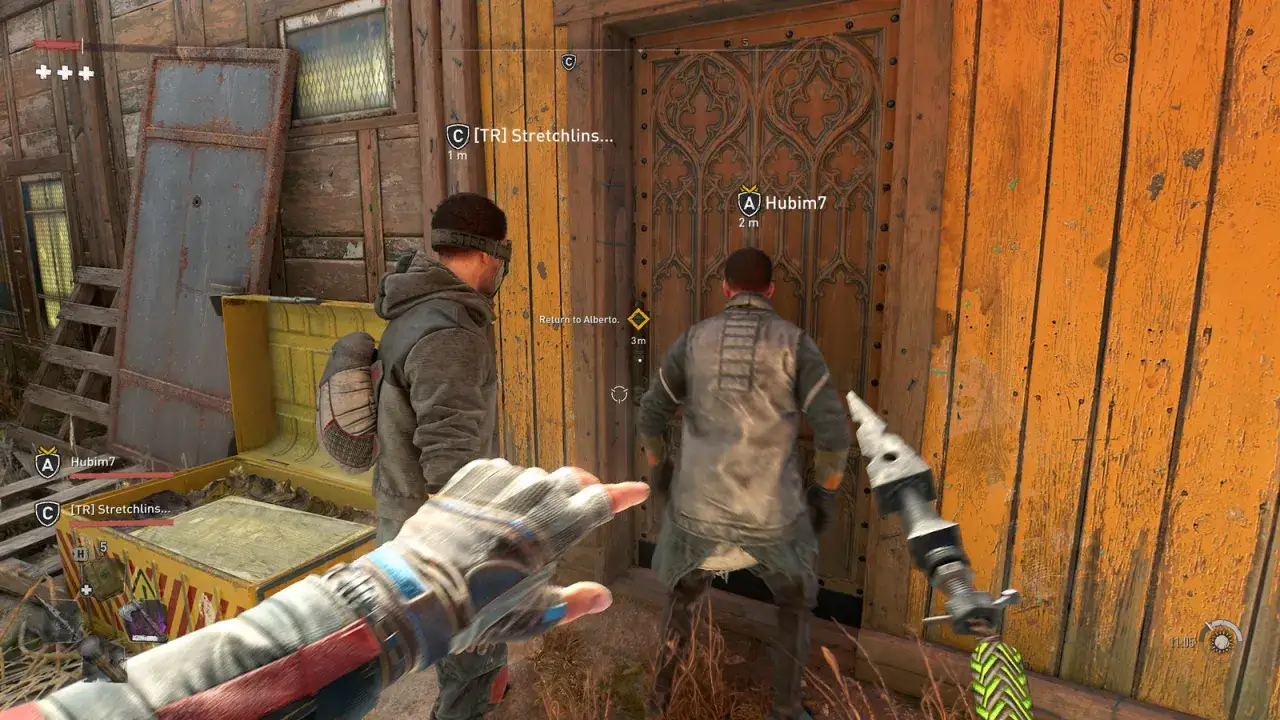Open the time-of-day dial at bottom right
The width and height of the screenshot is (1280, 720).
(x=1221, y=642)
